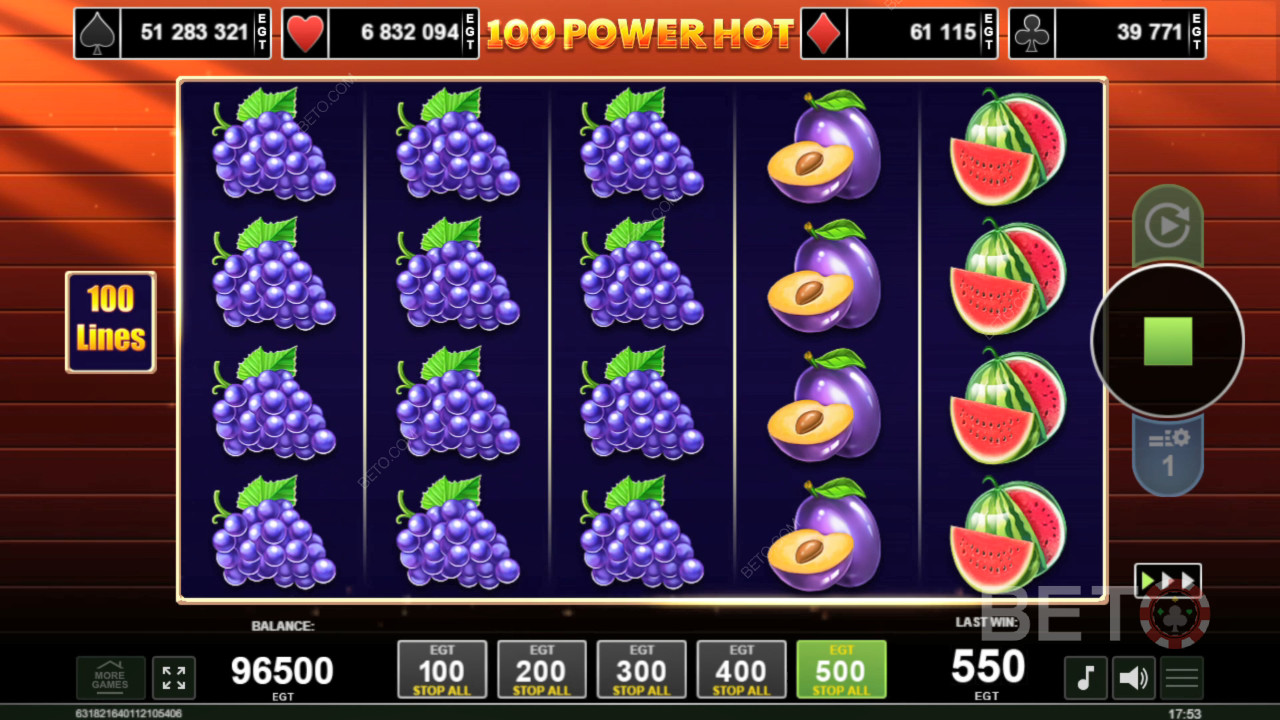View the diamond jackpot panel
1280x720 pixels.
click(899, 33)
